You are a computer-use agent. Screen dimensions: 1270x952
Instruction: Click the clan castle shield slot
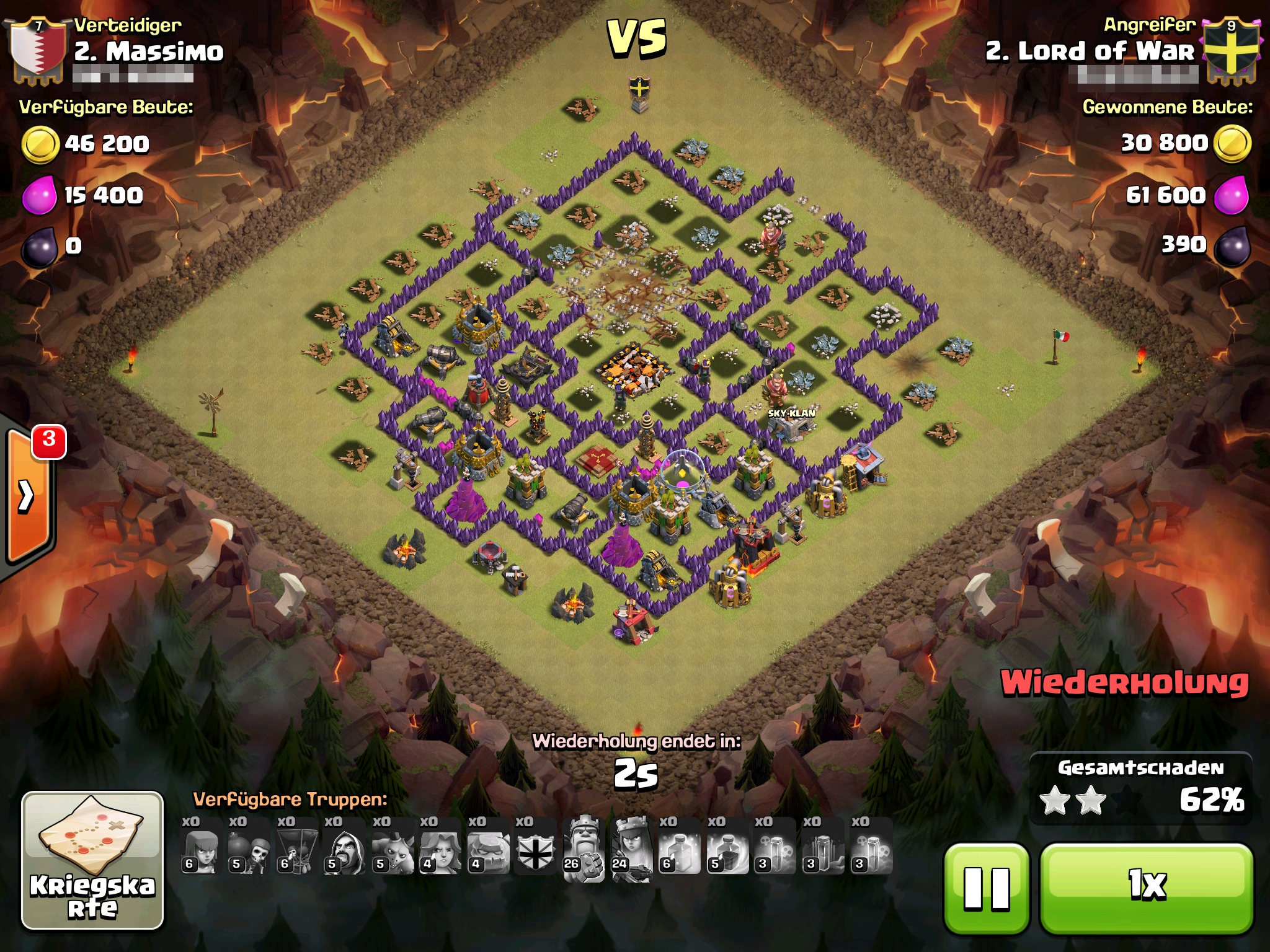click(536, 847)
